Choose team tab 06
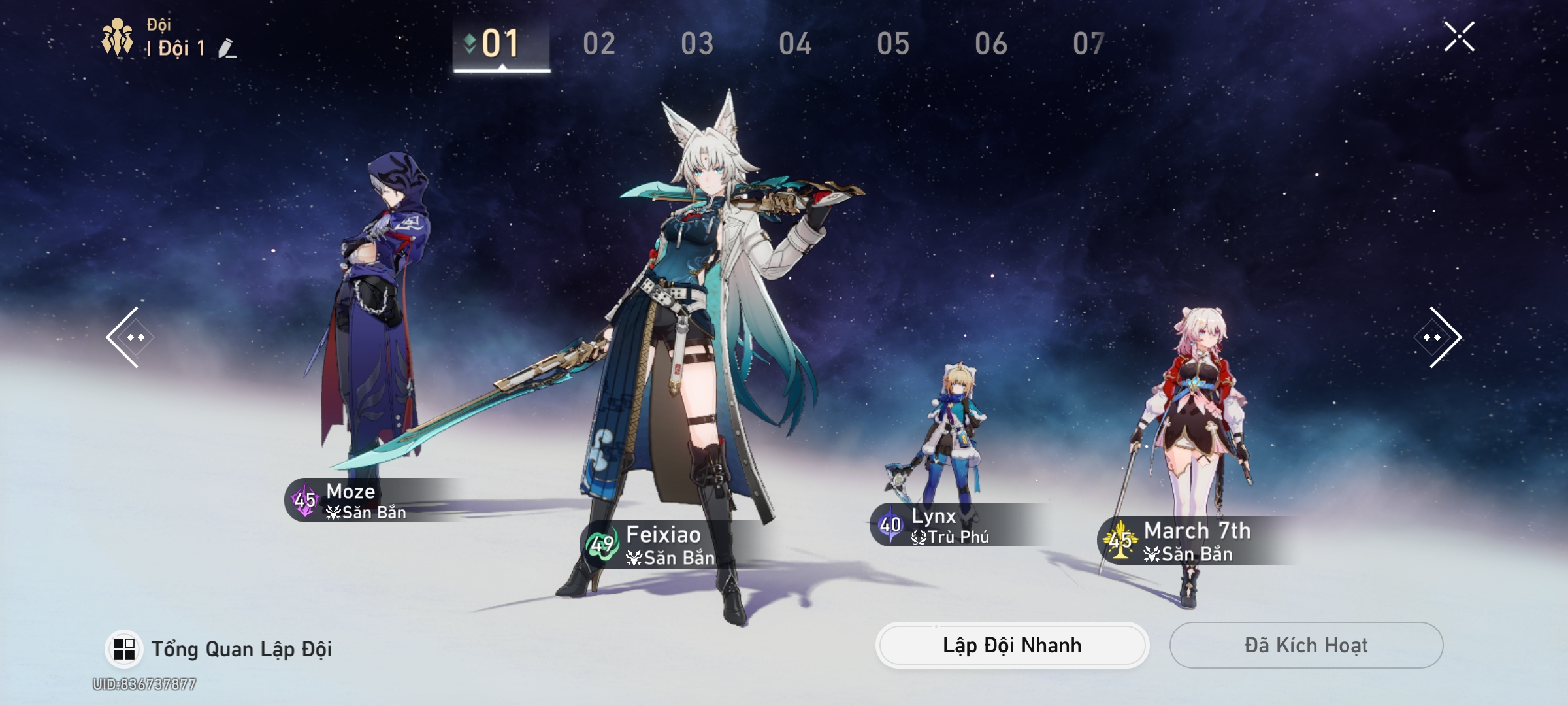This screenshot has height=706, width=1568. pos(990,44)
